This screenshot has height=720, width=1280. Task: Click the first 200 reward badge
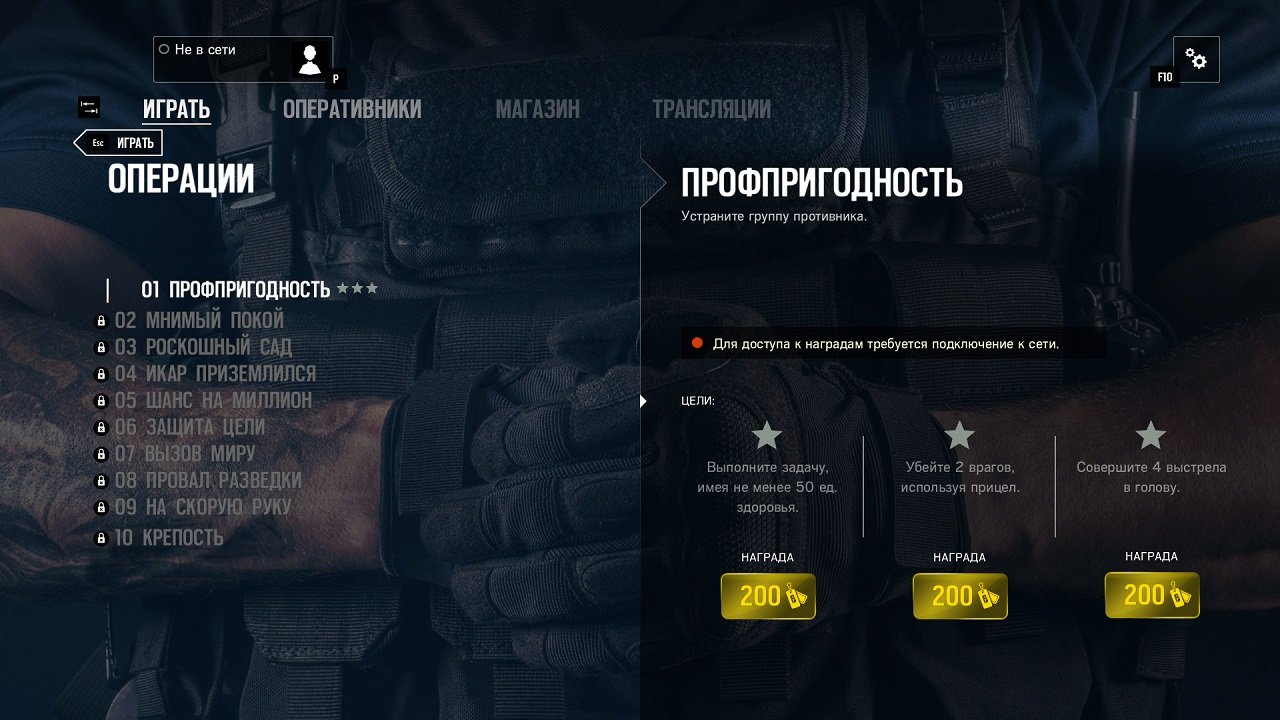[768, 595]
